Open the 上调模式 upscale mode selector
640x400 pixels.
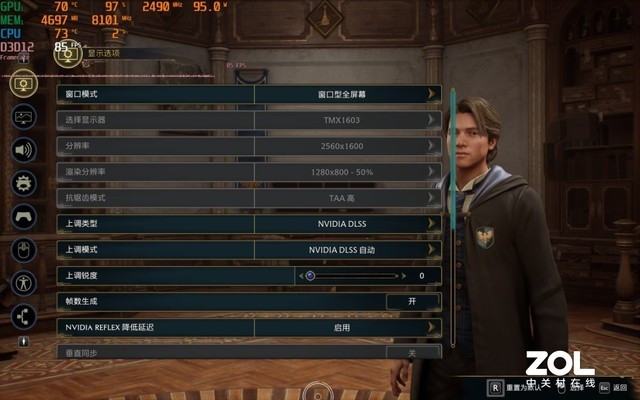340,249
